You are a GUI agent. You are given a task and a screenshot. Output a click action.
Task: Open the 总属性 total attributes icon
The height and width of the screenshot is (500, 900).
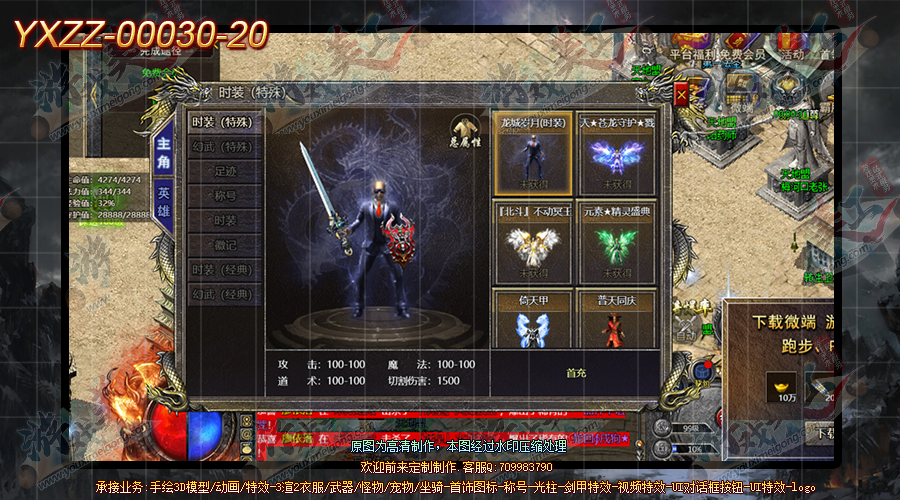pyautogui.click(x=463, y=133)
